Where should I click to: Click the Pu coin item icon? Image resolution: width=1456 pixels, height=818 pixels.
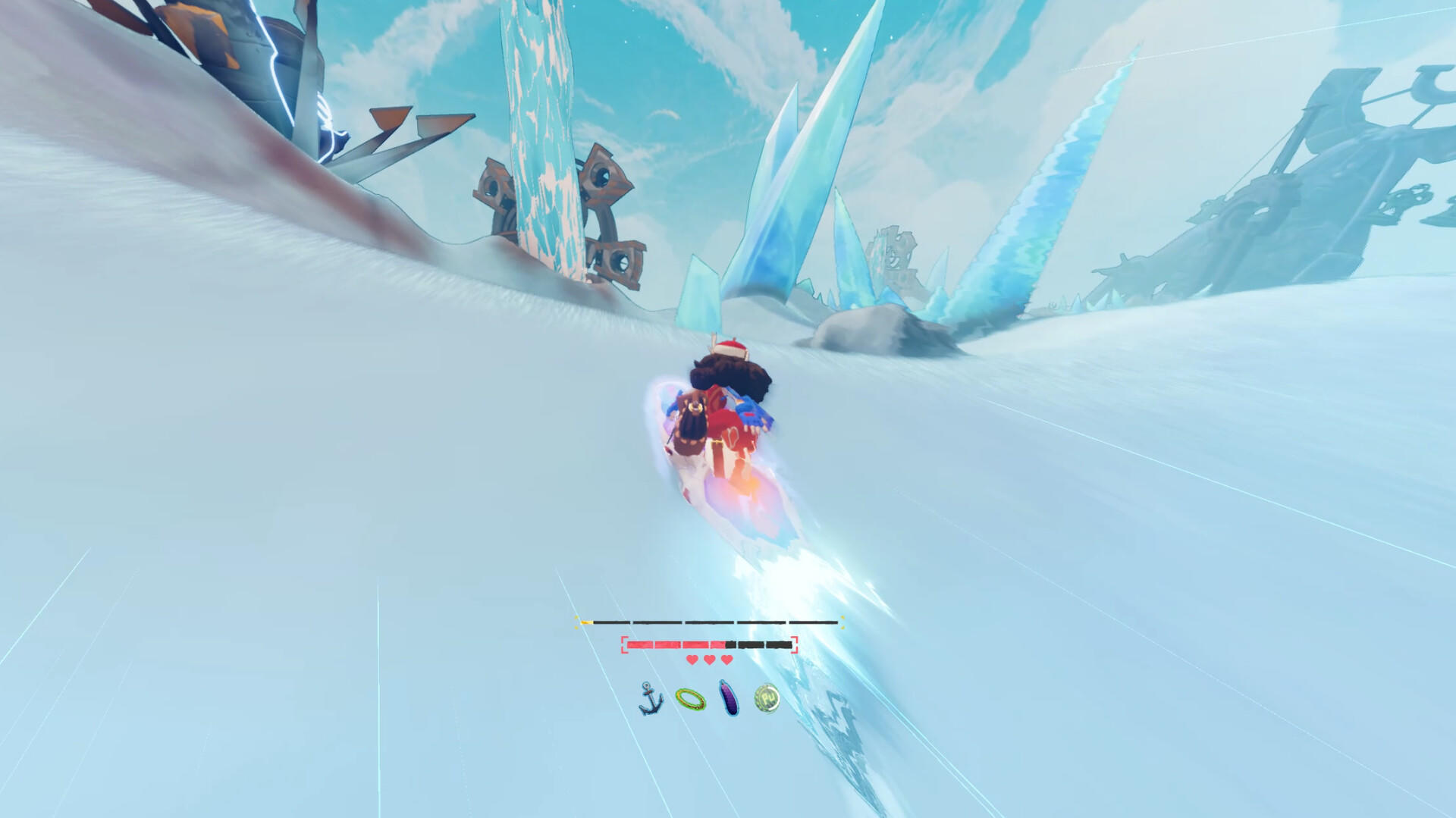click(766, 697)
